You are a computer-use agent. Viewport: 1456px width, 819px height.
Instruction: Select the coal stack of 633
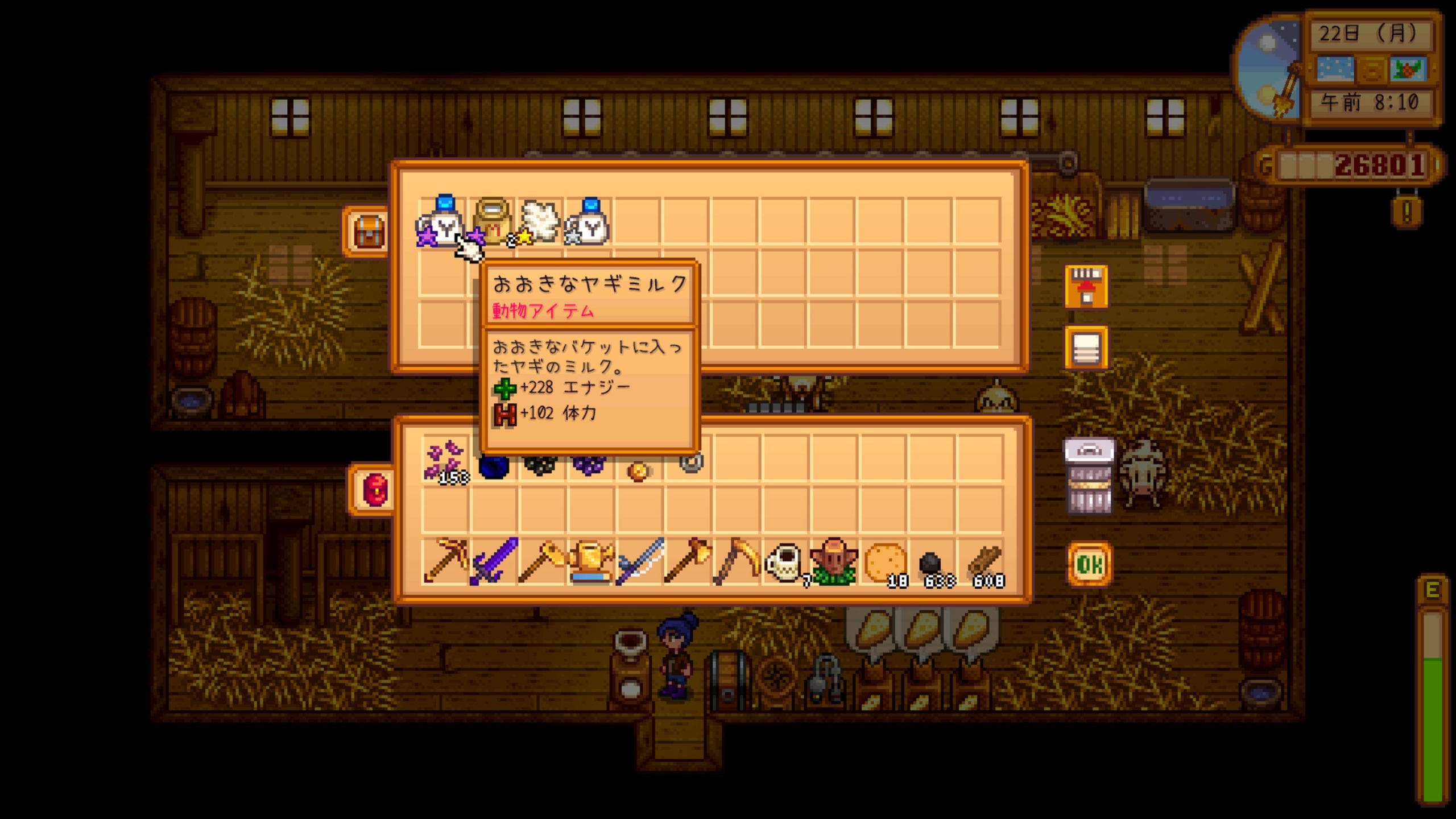[x=933, y=564]
